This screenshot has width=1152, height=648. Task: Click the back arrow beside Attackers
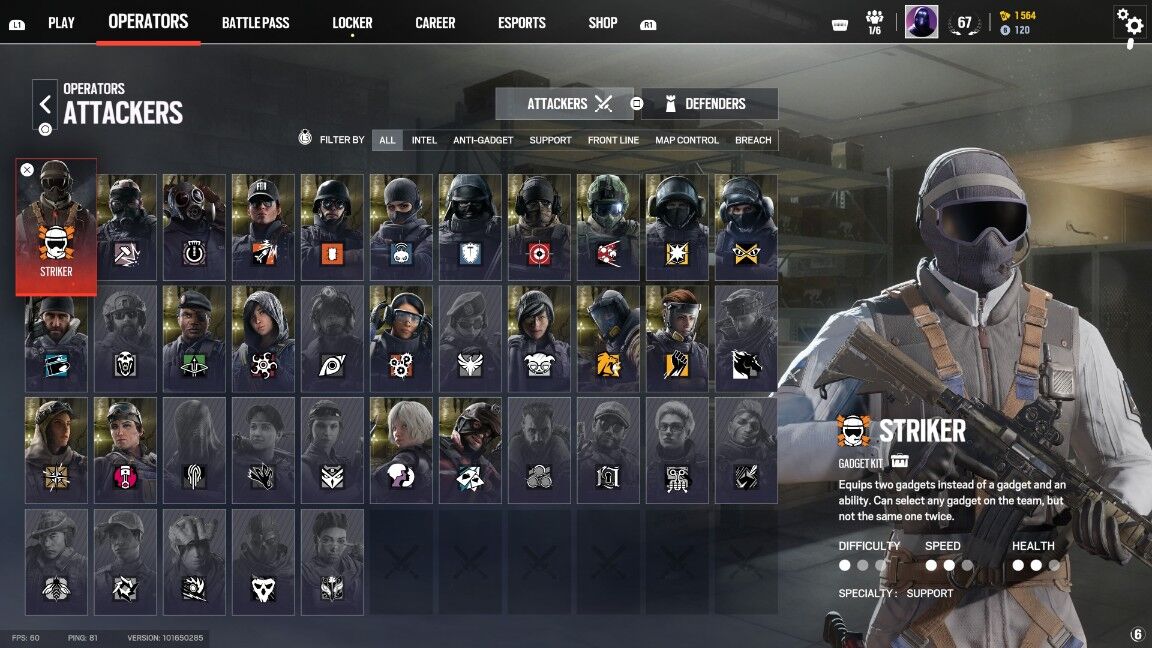[x=45, y=104]
